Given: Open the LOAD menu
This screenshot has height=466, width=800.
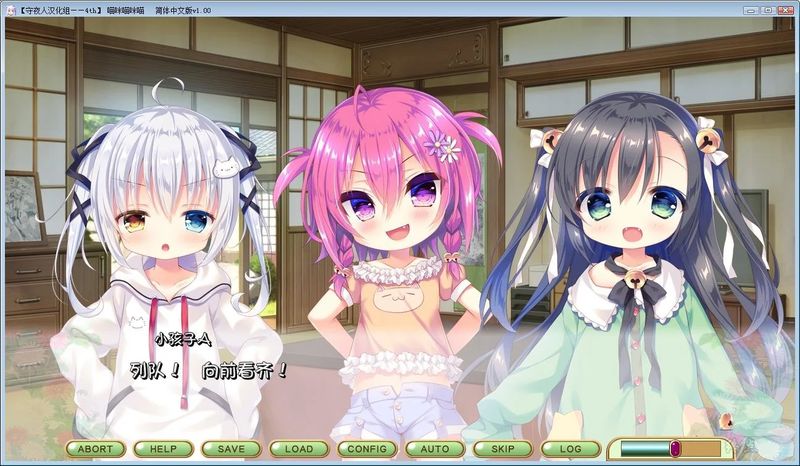Looking at the screenshot, I should pyautogui.click(x=299, y=449).
